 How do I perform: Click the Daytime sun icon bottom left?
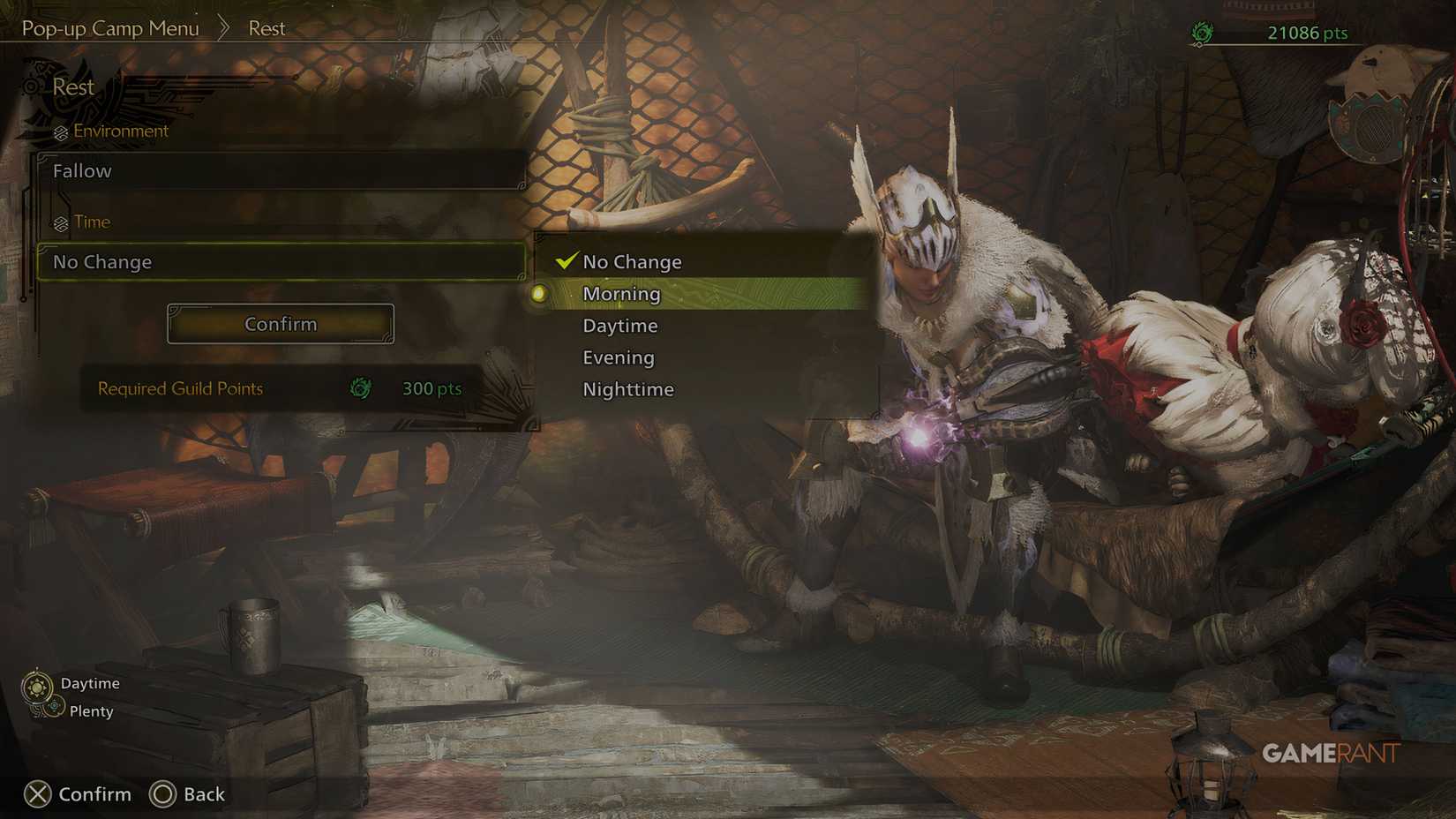click(x=39, y=682)
